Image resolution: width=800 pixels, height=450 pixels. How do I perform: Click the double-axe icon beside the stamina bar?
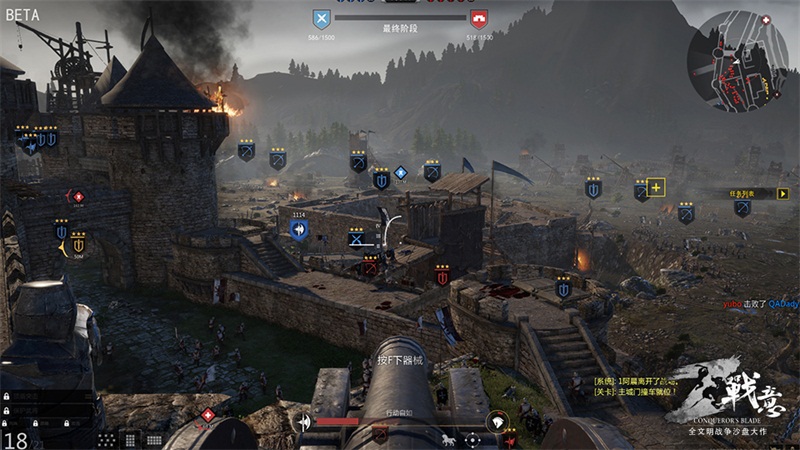(303, 422)
